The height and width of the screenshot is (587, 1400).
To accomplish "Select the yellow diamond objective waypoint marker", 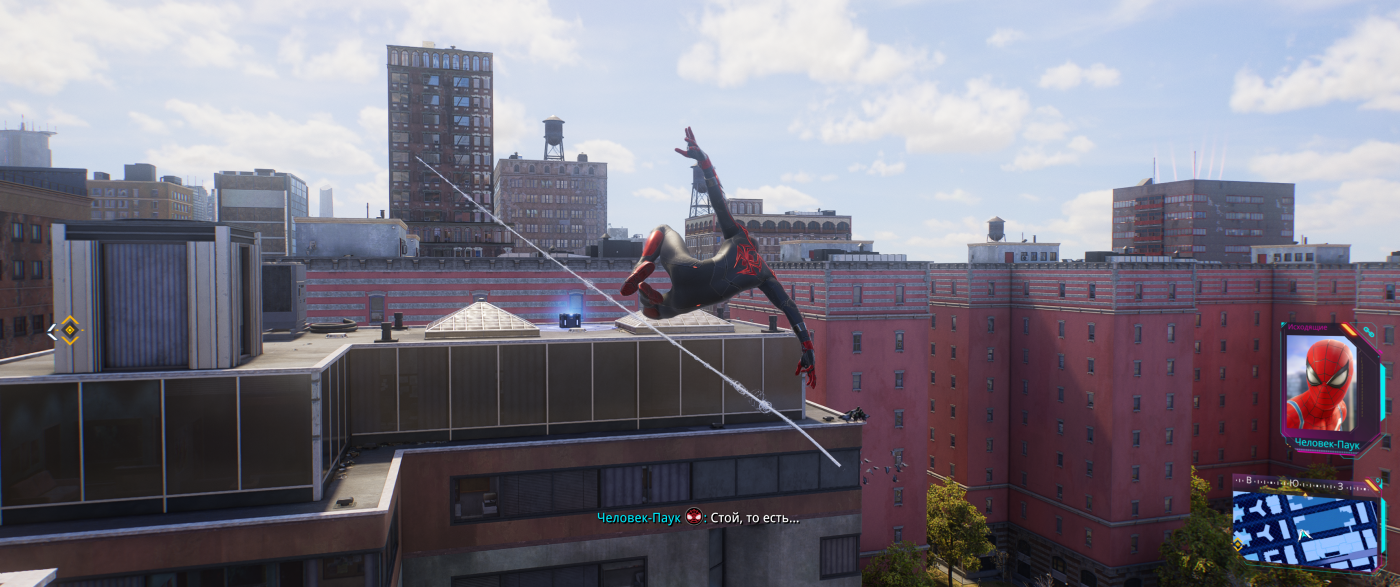I will (x=68, y=330).
